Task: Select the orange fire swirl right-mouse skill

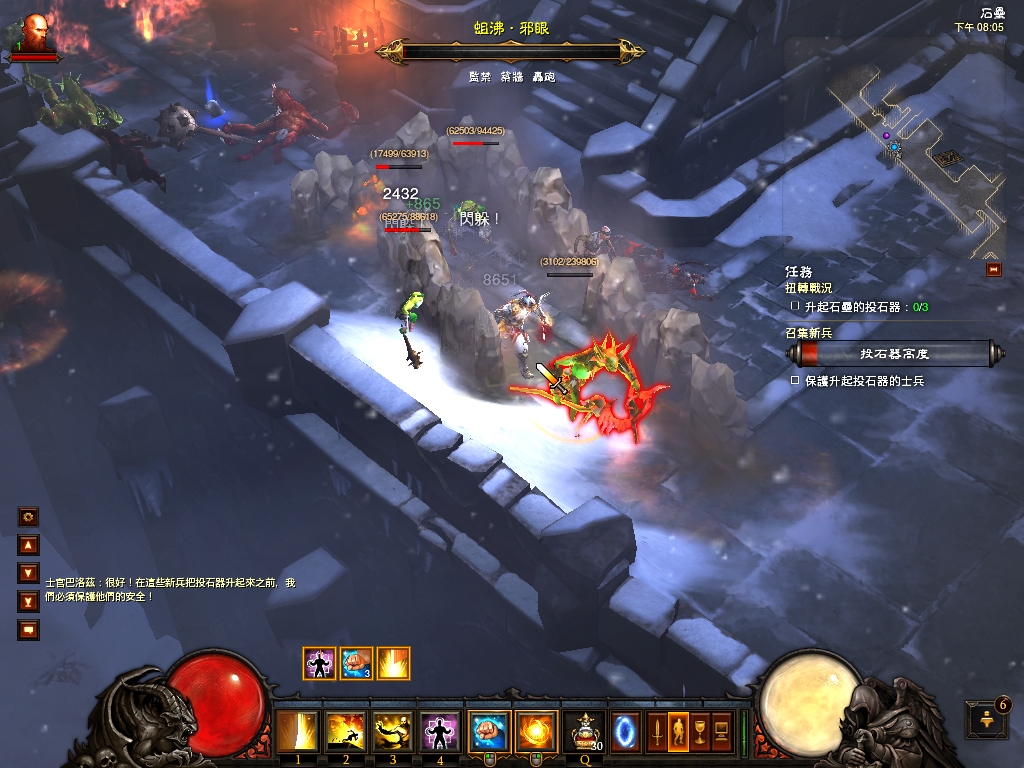Action: point(537,732)
